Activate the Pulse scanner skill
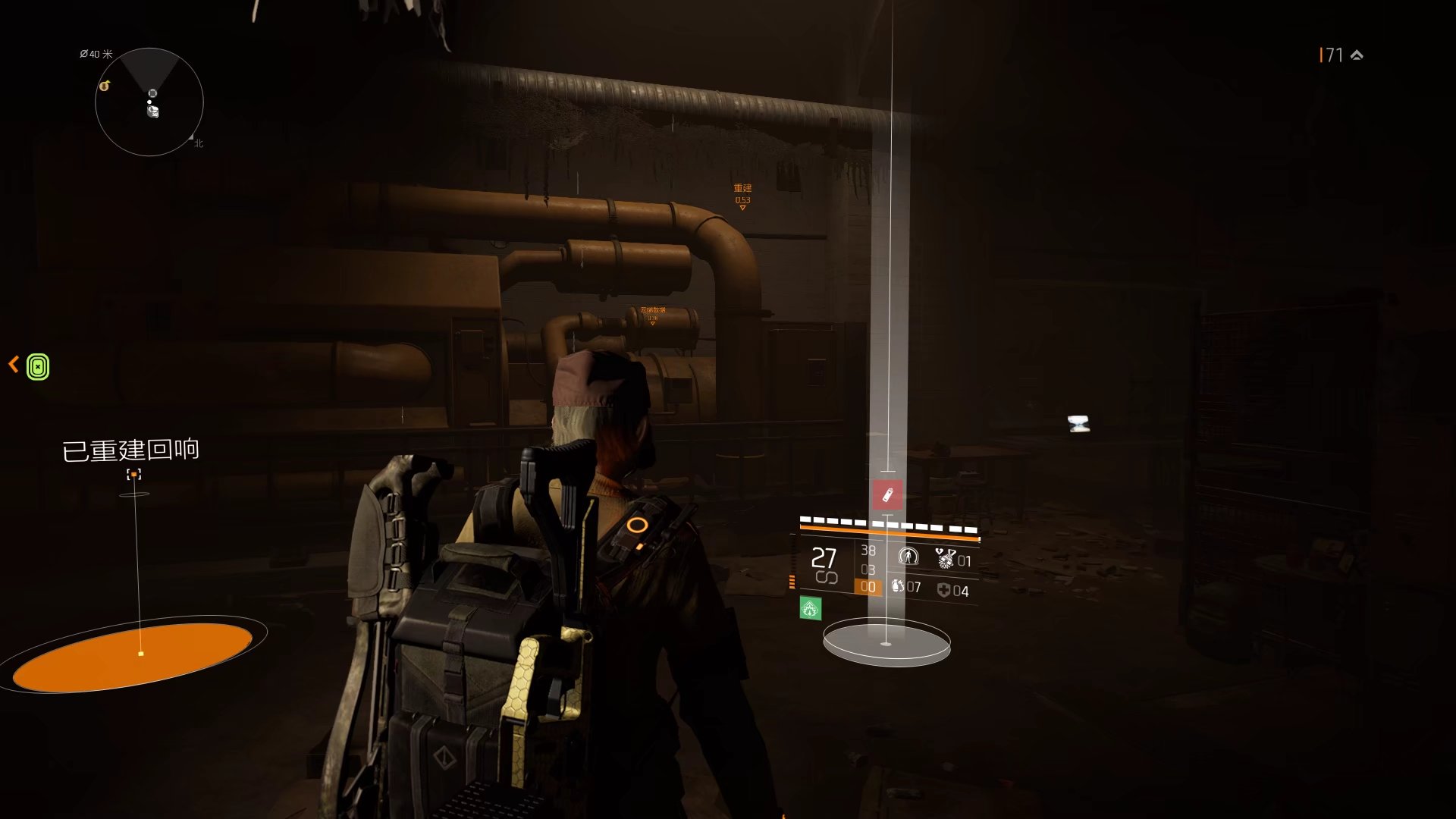 coord(908,557)
